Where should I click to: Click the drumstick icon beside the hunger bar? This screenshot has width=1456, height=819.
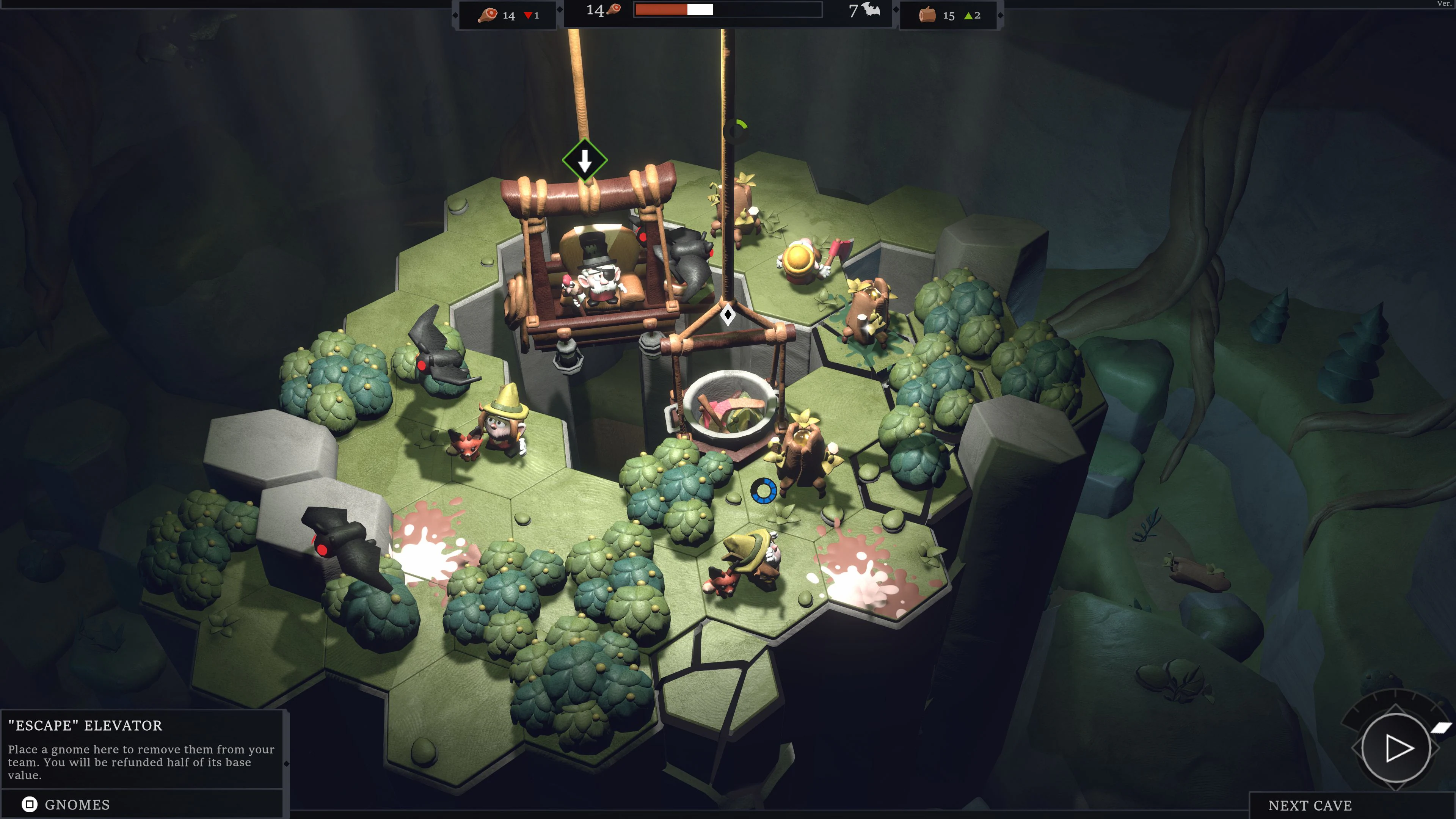click(x=614, y=10)
